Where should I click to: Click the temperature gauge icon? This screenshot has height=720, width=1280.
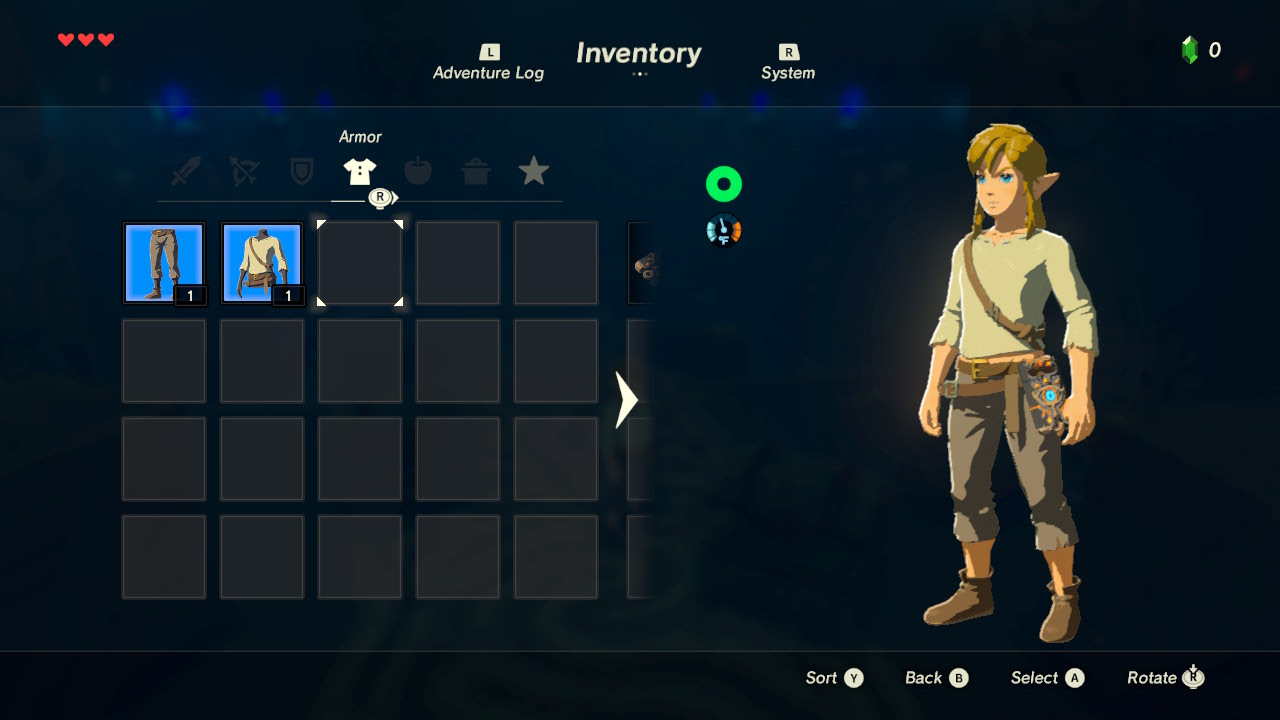(x=723, y=231)
